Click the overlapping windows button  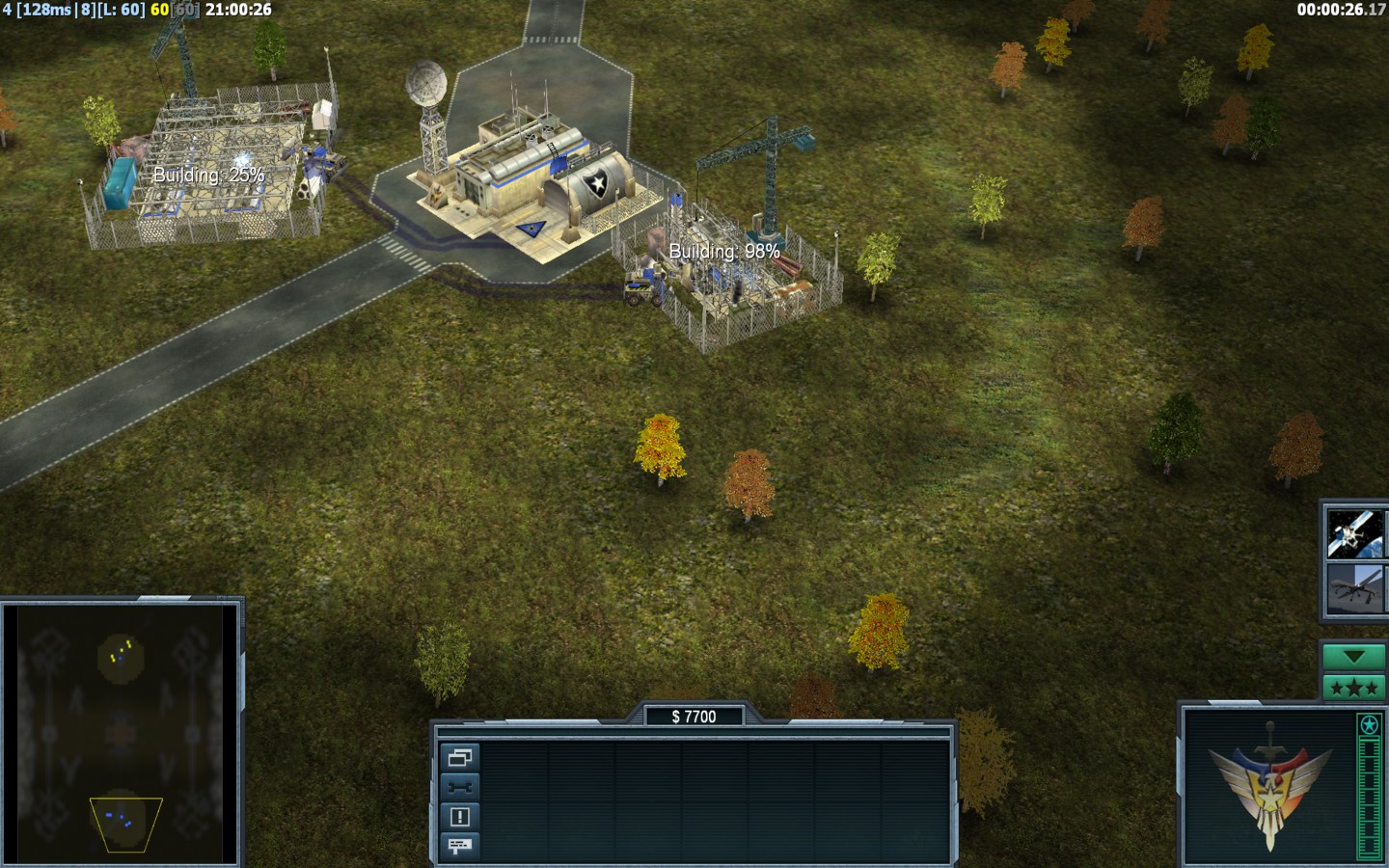click(x=459, y=757)
